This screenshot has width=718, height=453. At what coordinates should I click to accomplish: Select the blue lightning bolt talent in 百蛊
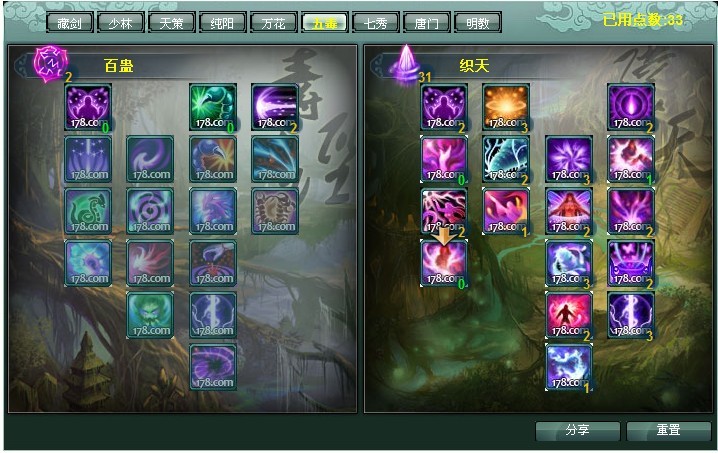[213, 315]
